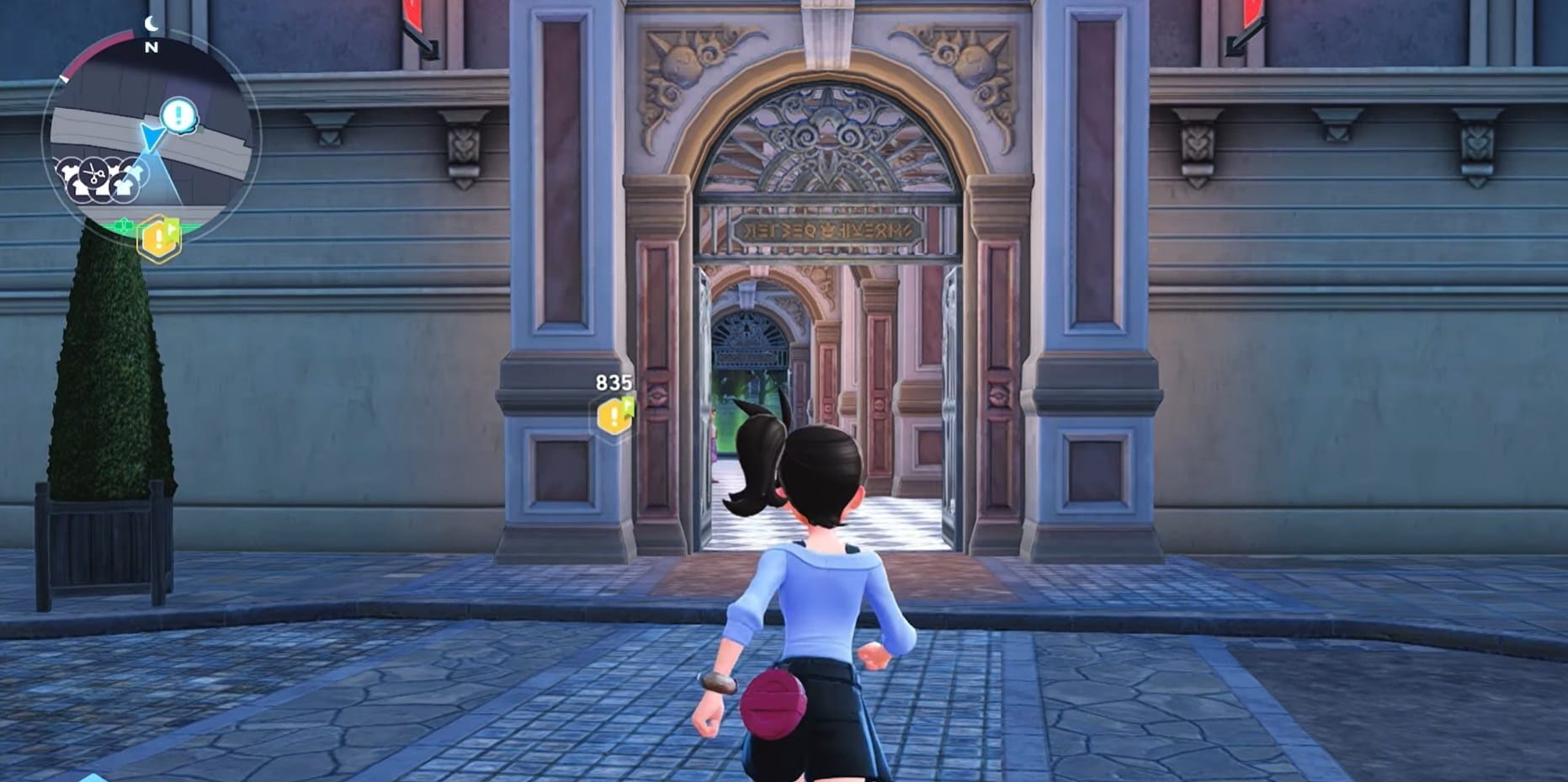The height and width of the screenshot is (782, 1568).
Task: Select the scissors hair salon icon on minimap
Action: (x=94, y=174)
